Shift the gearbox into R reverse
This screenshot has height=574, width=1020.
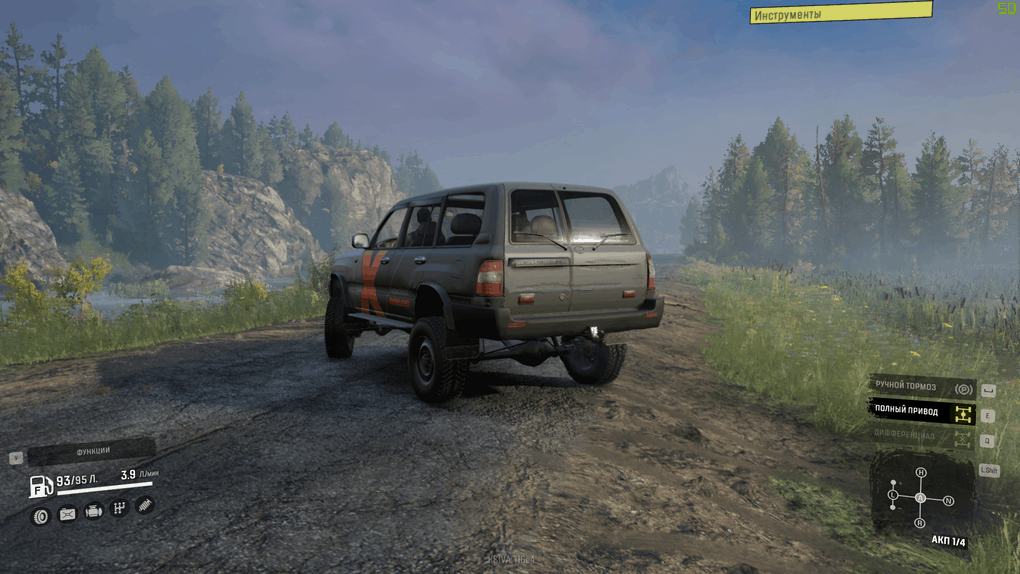click(920, 523)
